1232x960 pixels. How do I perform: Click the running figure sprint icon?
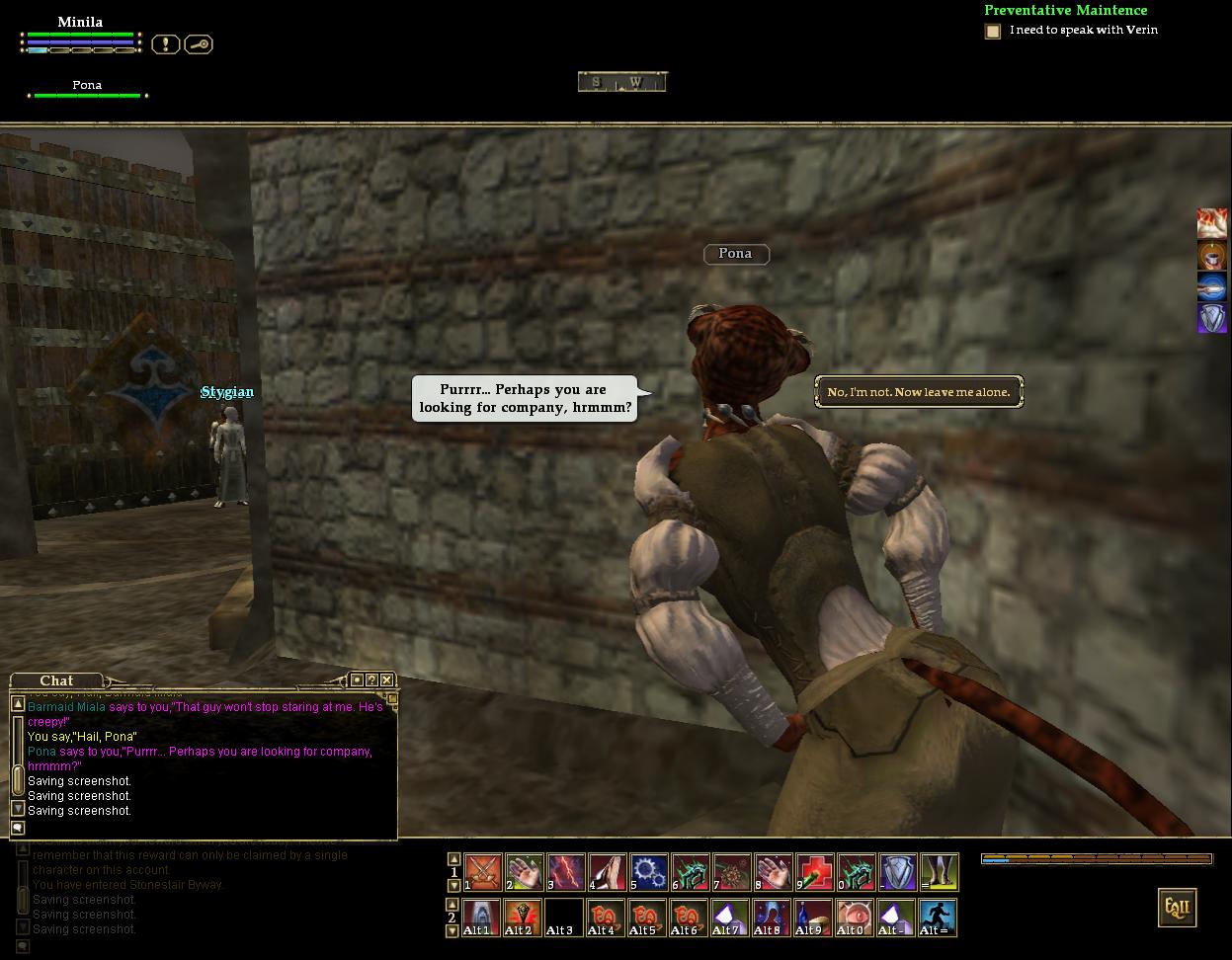pos(938,919)
